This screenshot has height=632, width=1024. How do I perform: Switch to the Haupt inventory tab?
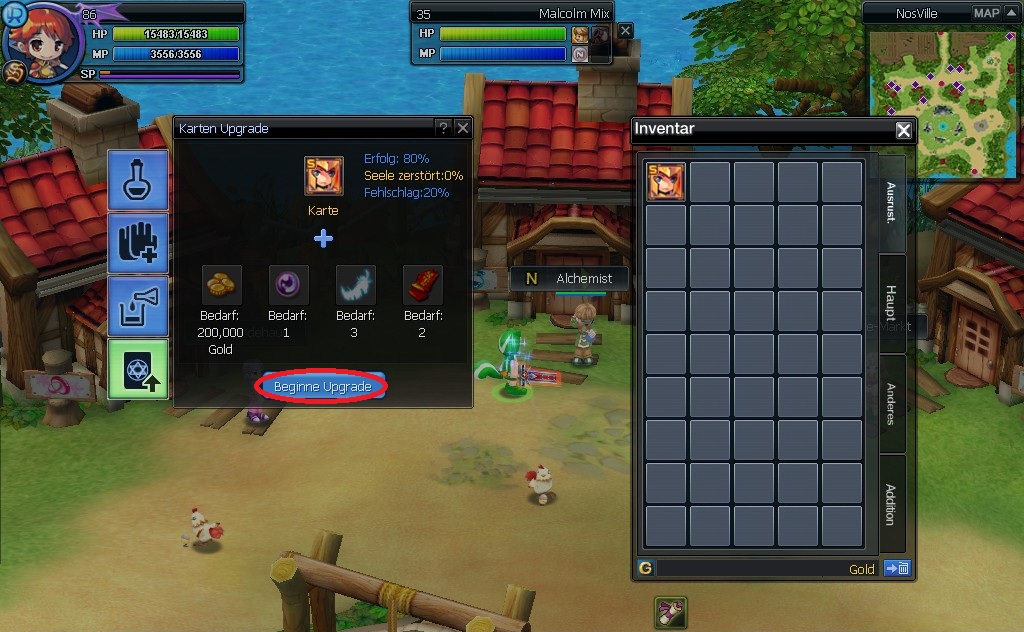pos(892,304)
